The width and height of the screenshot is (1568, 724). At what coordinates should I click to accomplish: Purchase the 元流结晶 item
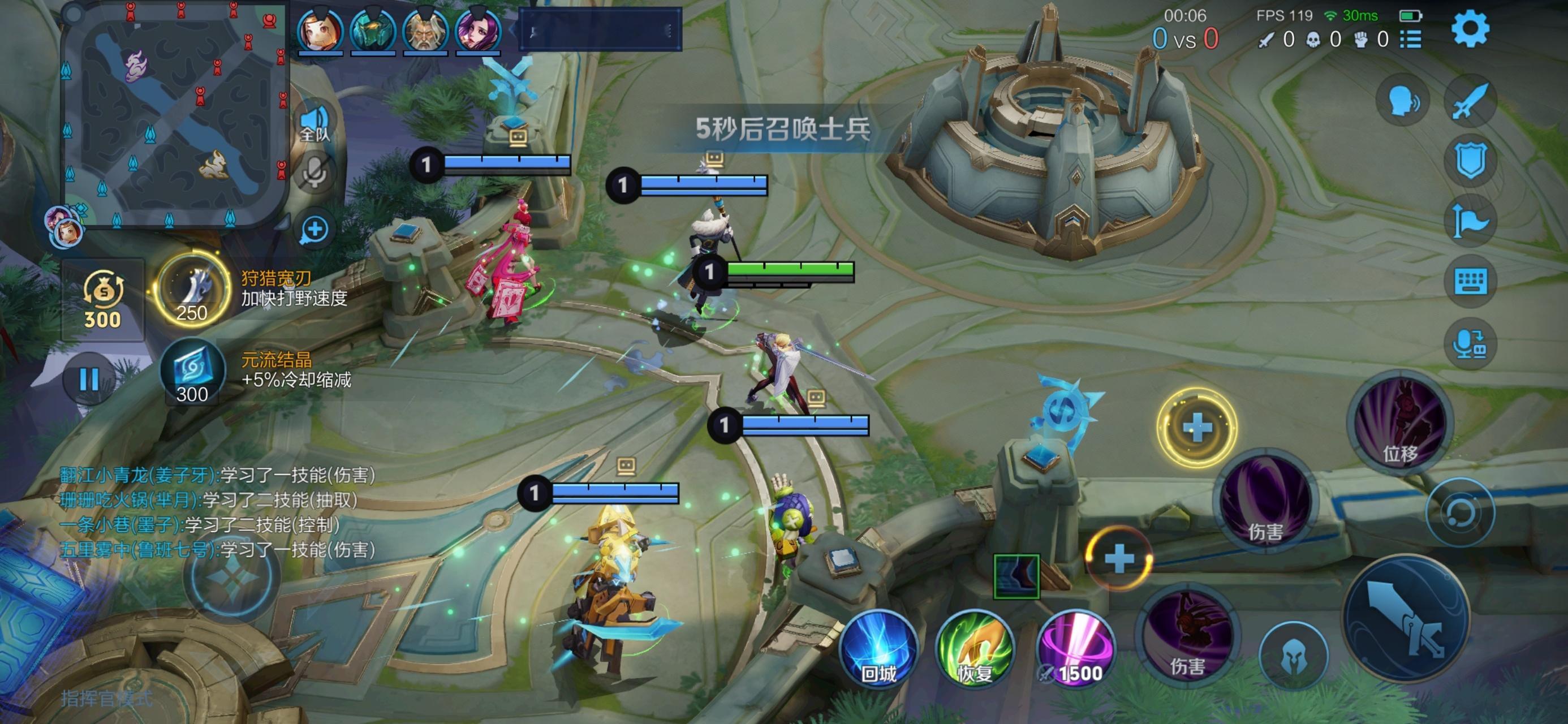coord(192,372)
